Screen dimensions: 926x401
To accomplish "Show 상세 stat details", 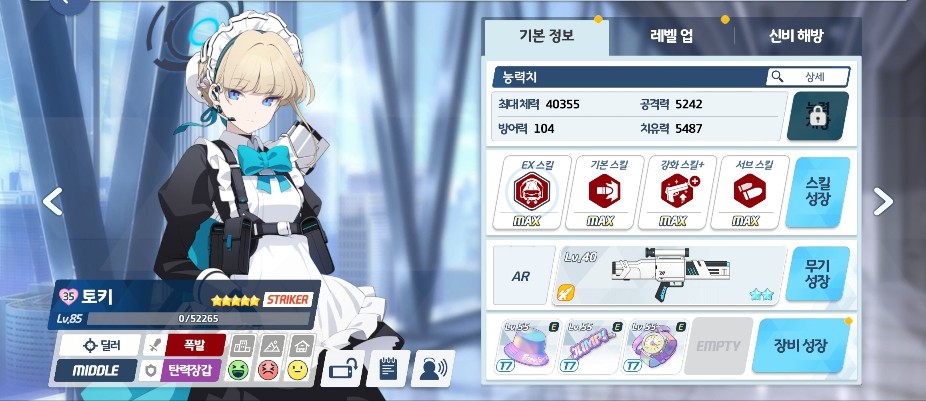I will pyautogui.click(x=808, y=77).
